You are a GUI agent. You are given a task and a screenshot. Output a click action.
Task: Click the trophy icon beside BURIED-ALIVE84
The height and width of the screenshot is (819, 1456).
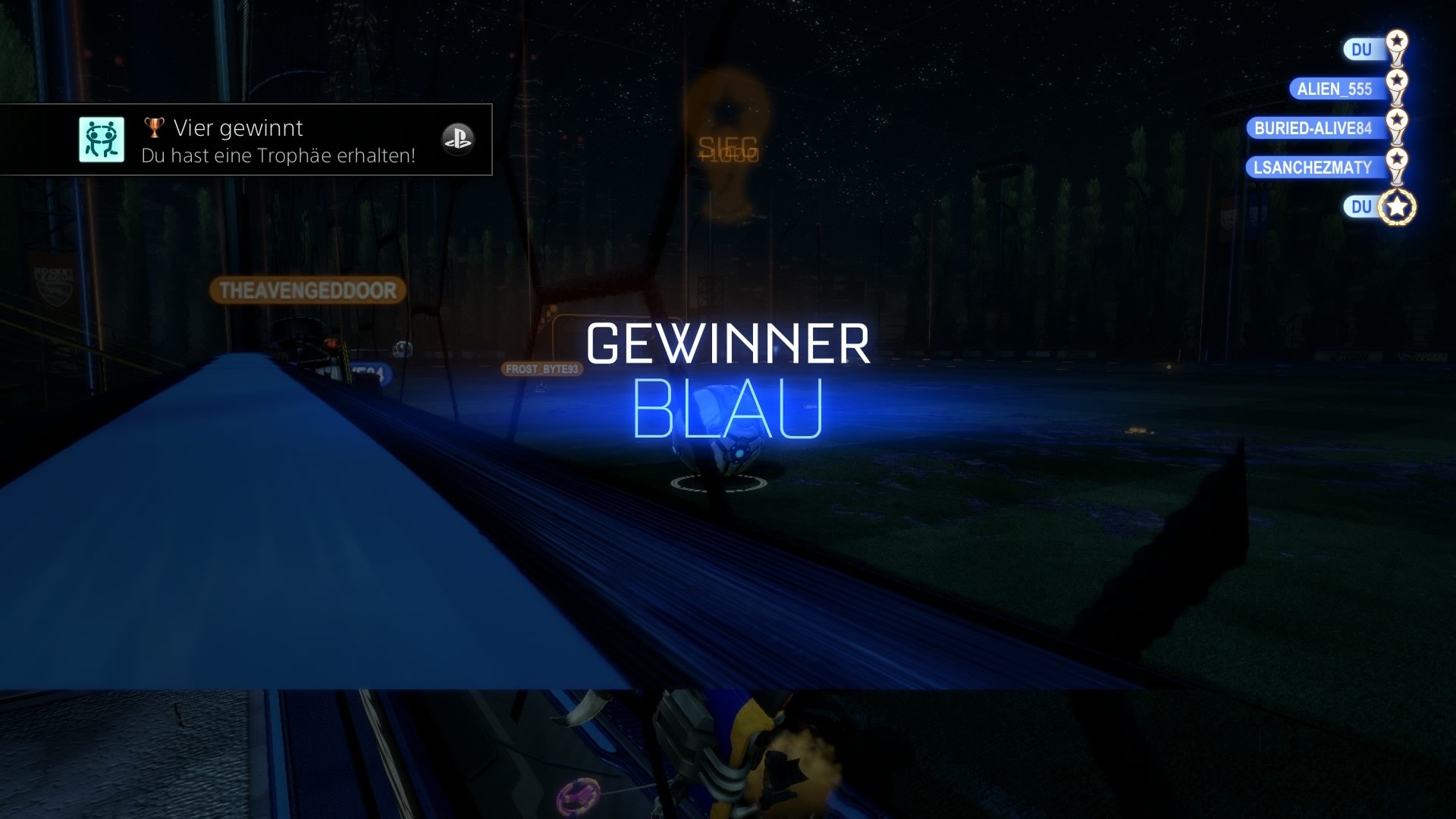click(1398, 122)
